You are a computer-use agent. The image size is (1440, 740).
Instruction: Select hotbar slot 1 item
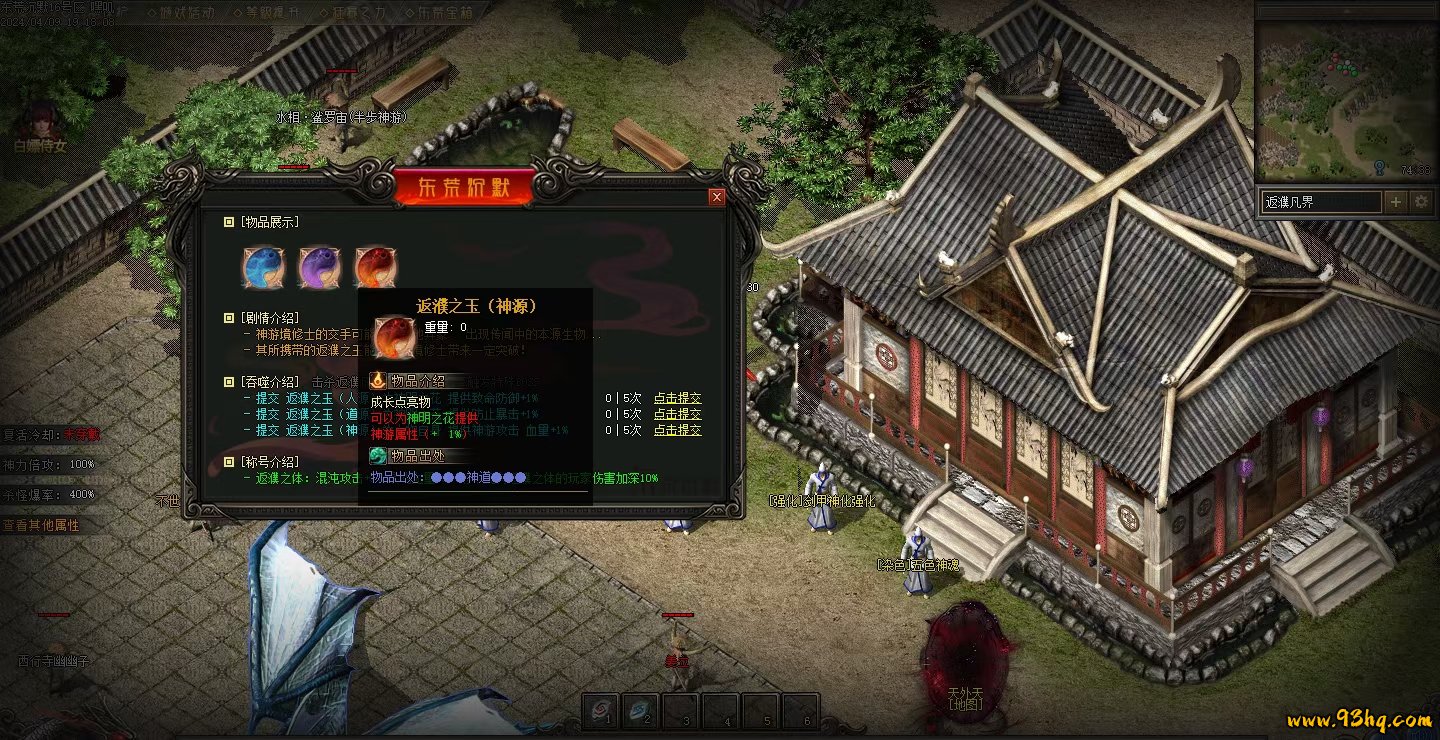tap(600, 710)
